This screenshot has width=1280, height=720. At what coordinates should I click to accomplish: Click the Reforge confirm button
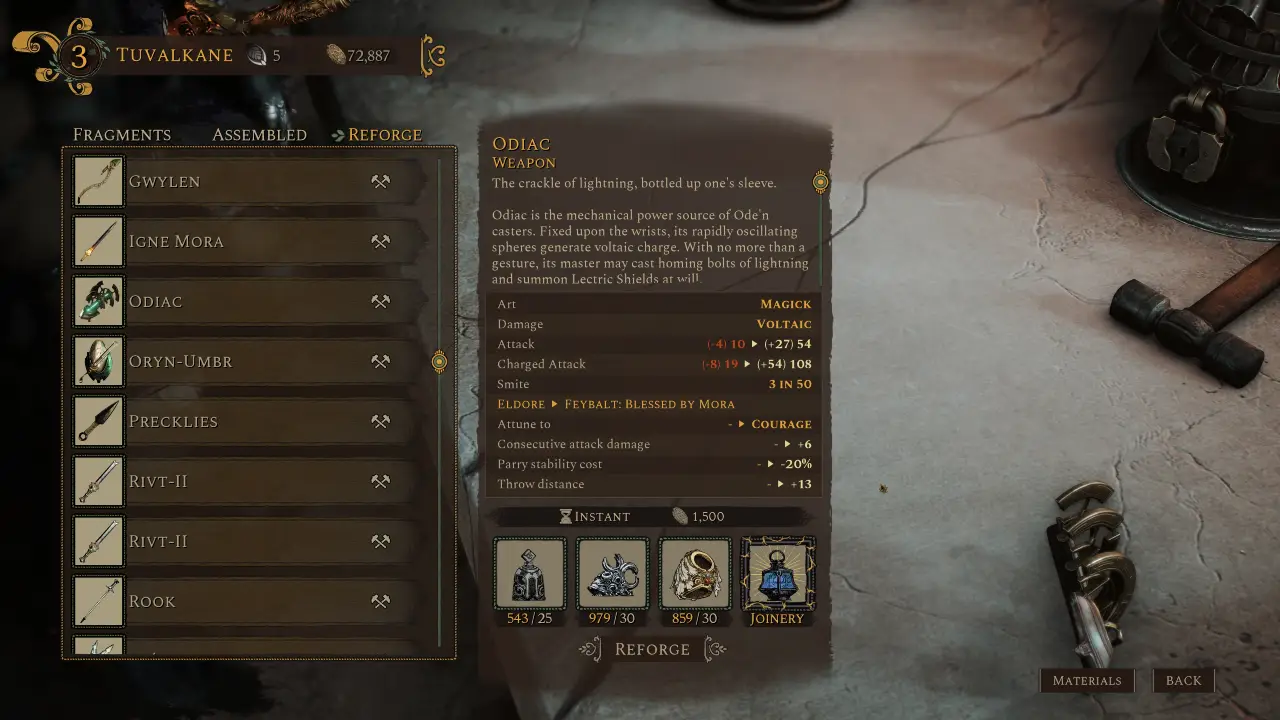(x=652, y=650)
